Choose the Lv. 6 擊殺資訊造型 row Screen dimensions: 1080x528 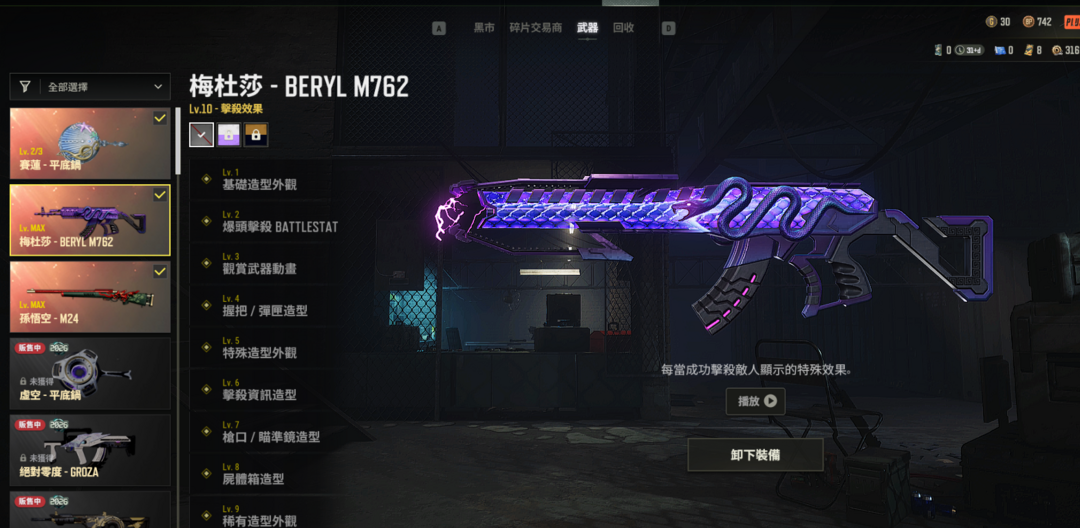point(262,390)
